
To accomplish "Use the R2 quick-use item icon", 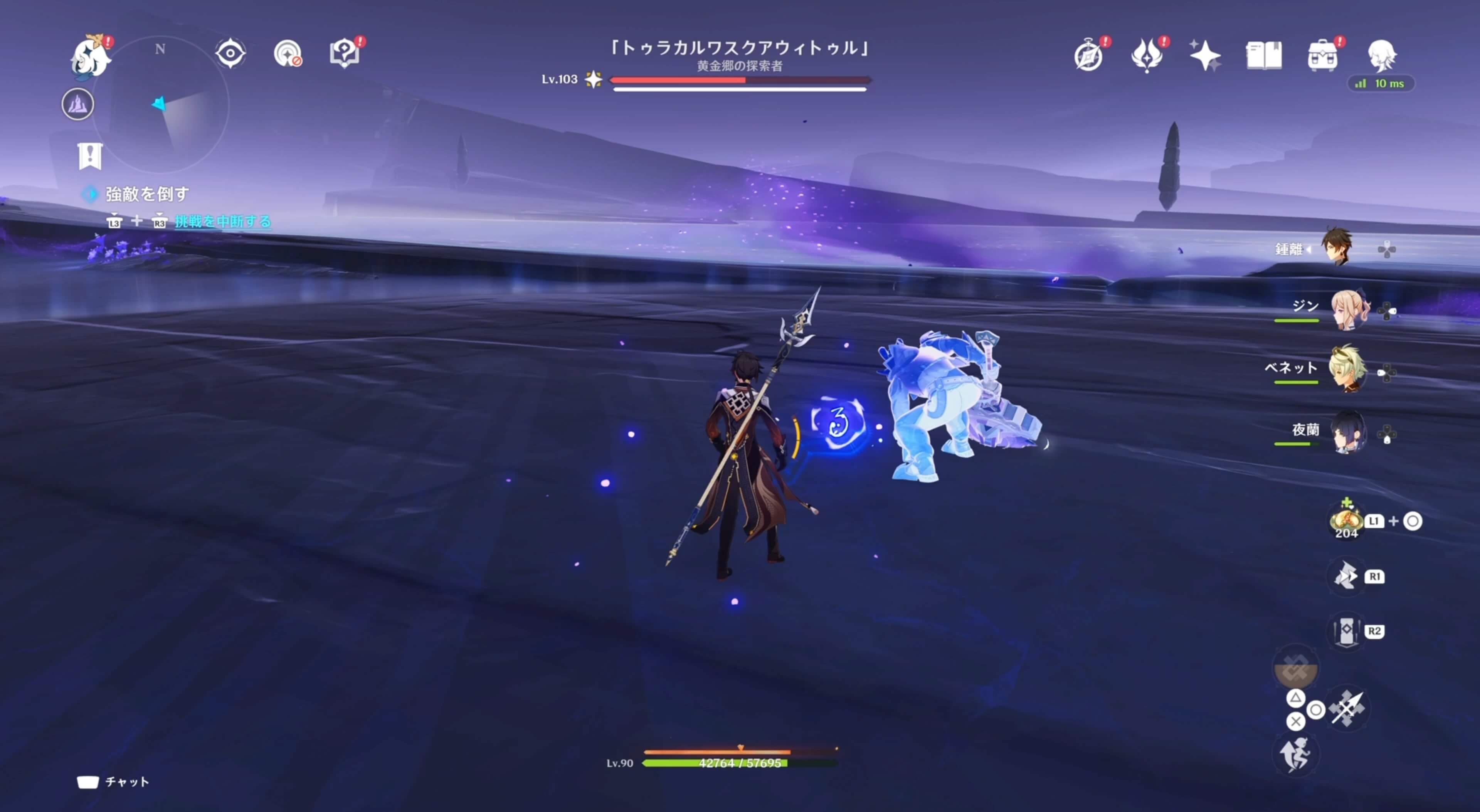I will pos(1347,631).
